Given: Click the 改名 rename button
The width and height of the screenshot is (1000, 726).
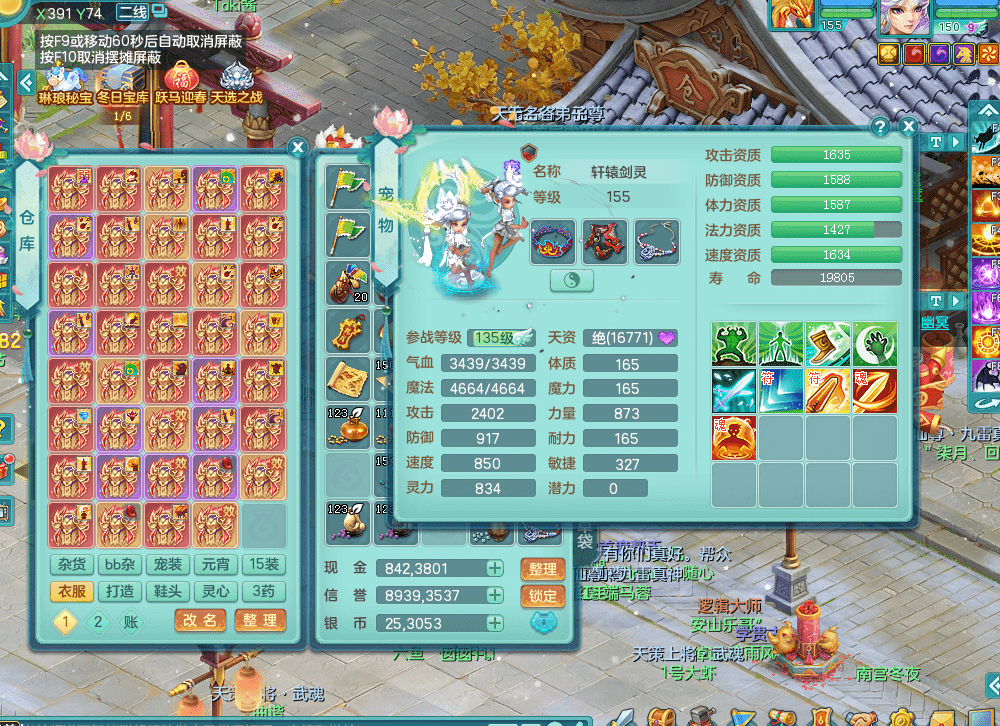Looking at the screenshot, I should (200, 621).
